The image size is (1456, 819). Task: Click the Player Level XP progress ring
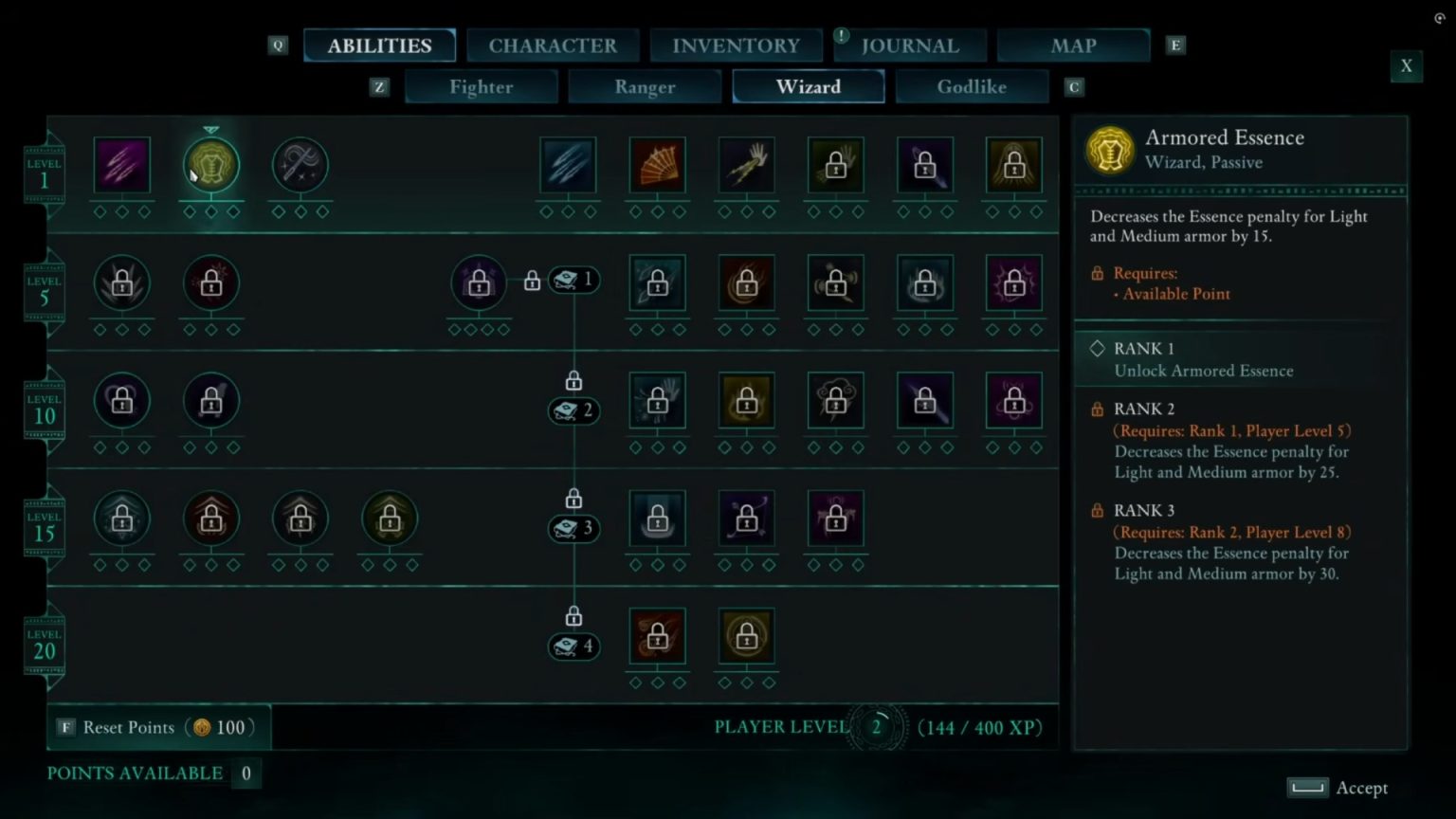click(877, 728)
